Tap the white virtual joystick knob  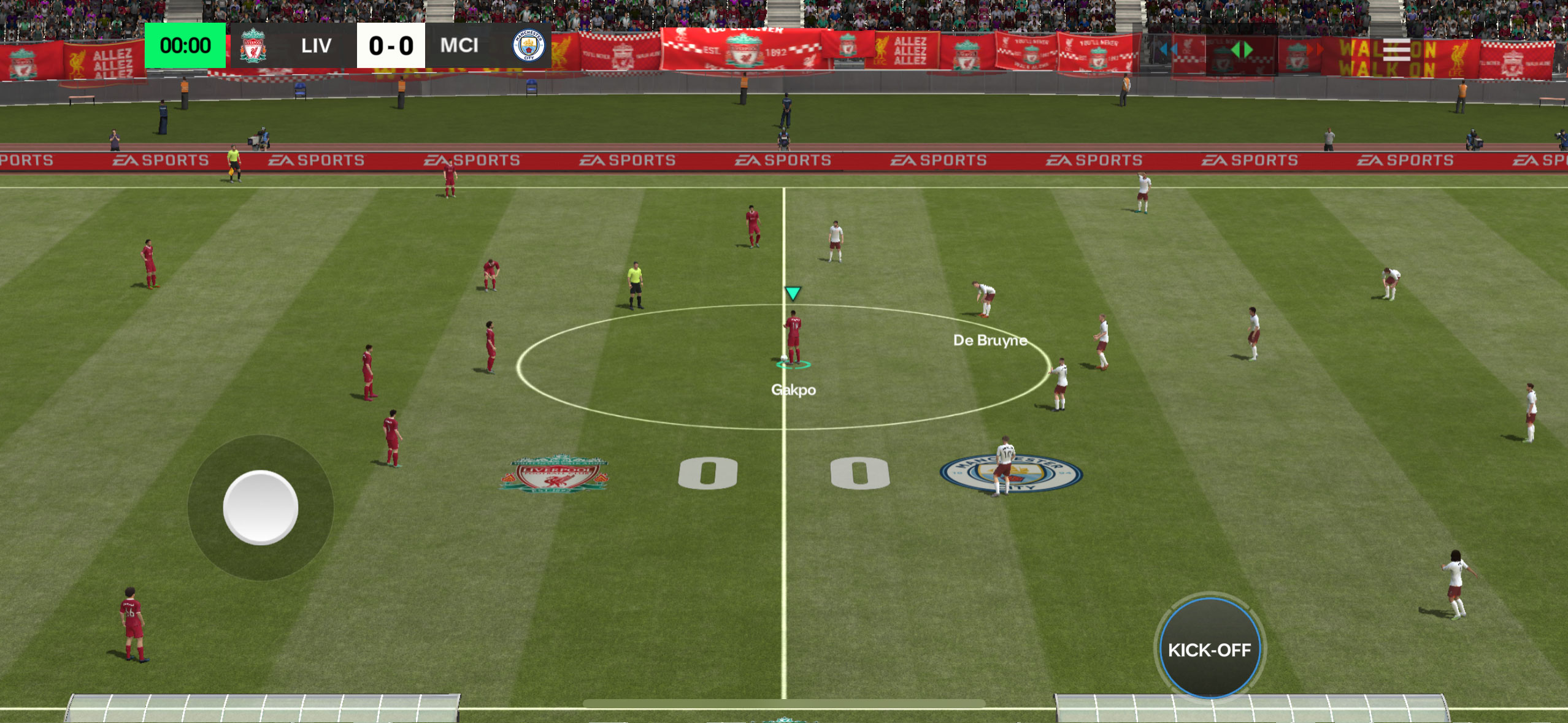pos(261,507)
